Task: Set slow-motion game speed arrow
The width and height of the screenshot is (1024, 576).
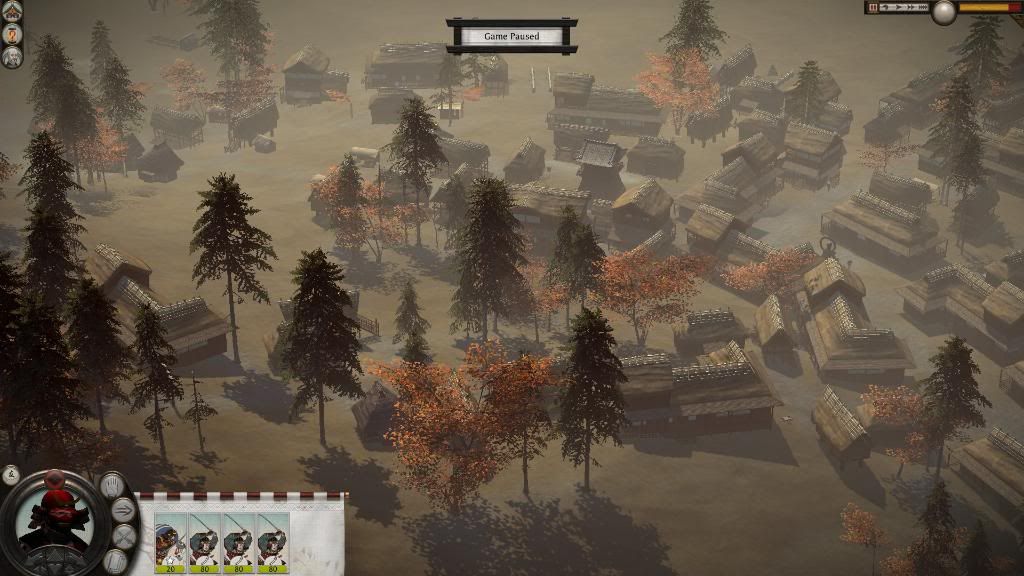Action: click(x=885, y=7)
